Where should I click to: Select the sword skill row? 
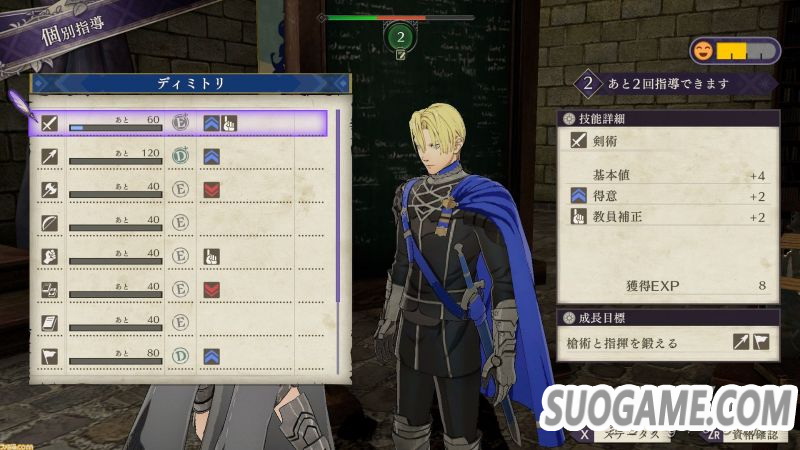(x=180, y=123)
